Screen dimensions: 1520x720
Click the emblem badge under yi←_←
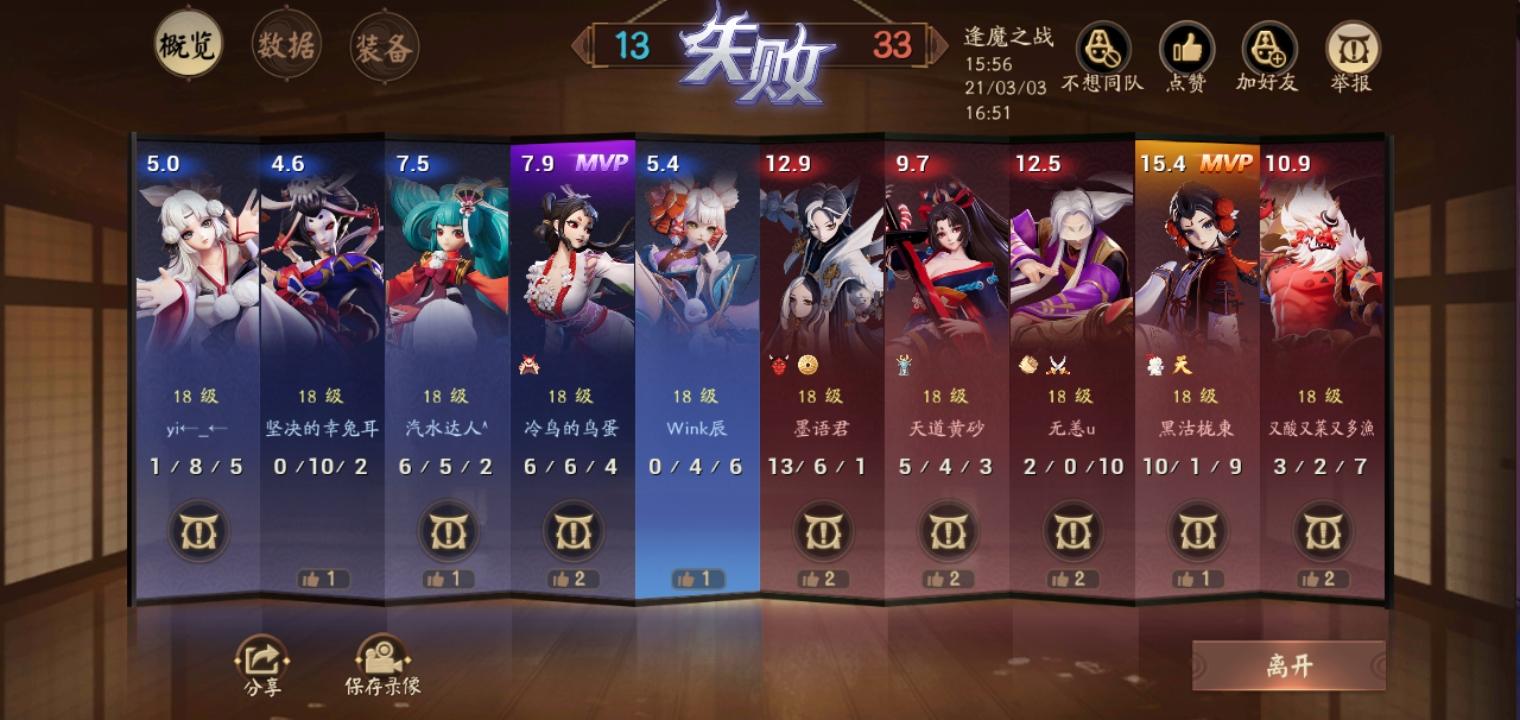tap(196, 533)
